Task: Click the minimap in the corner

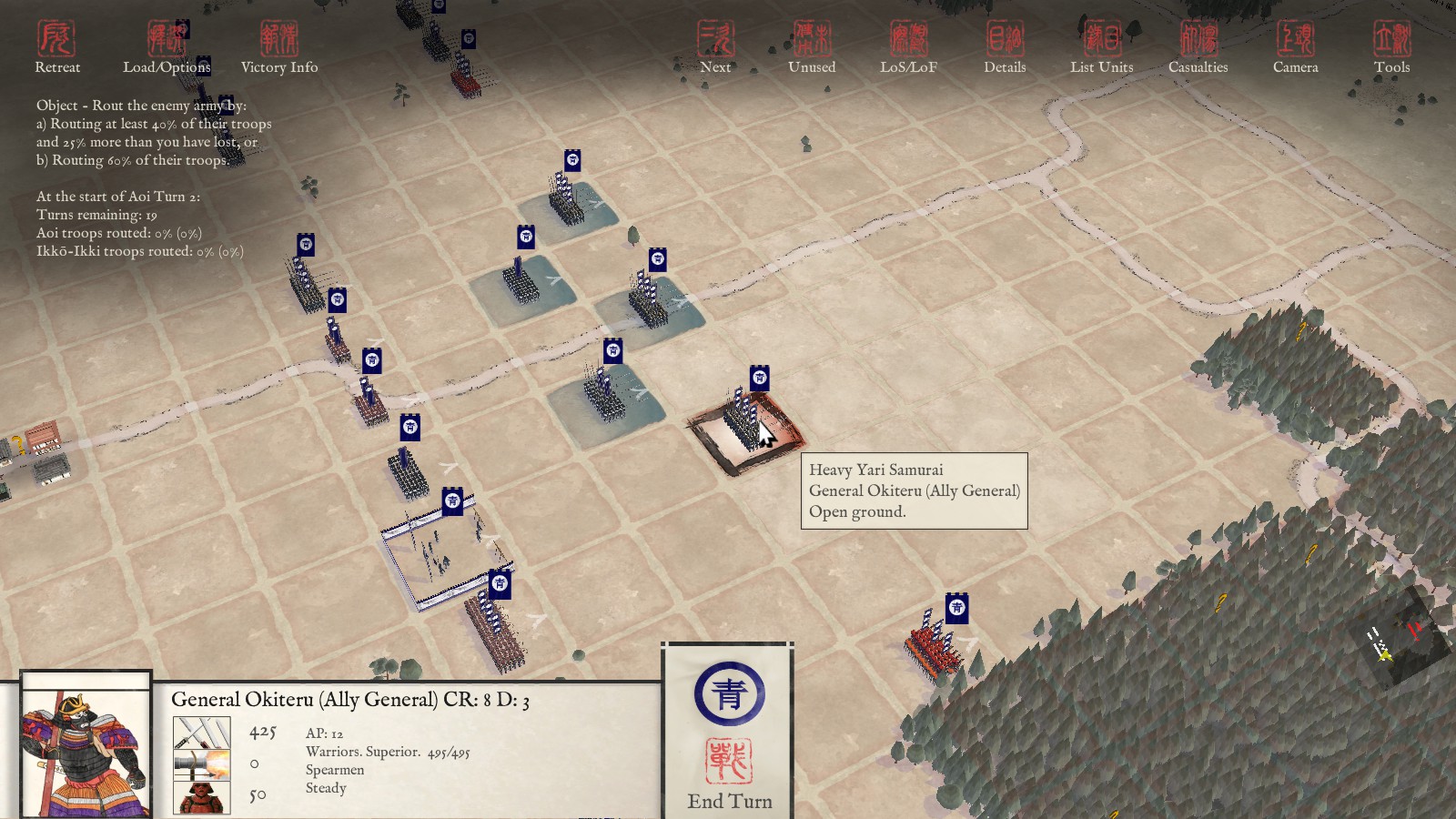Action: coord(1400,639)
